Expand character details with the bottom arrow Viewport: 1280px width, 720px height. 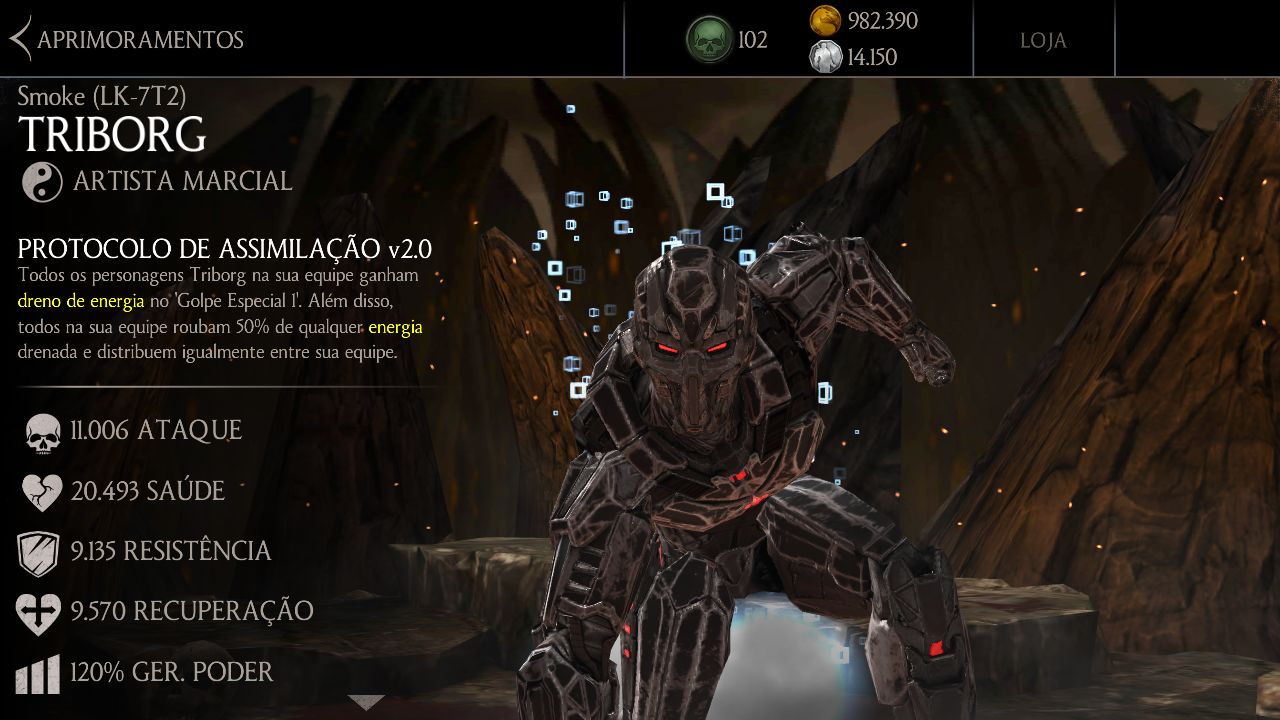(x=368, y=703)
